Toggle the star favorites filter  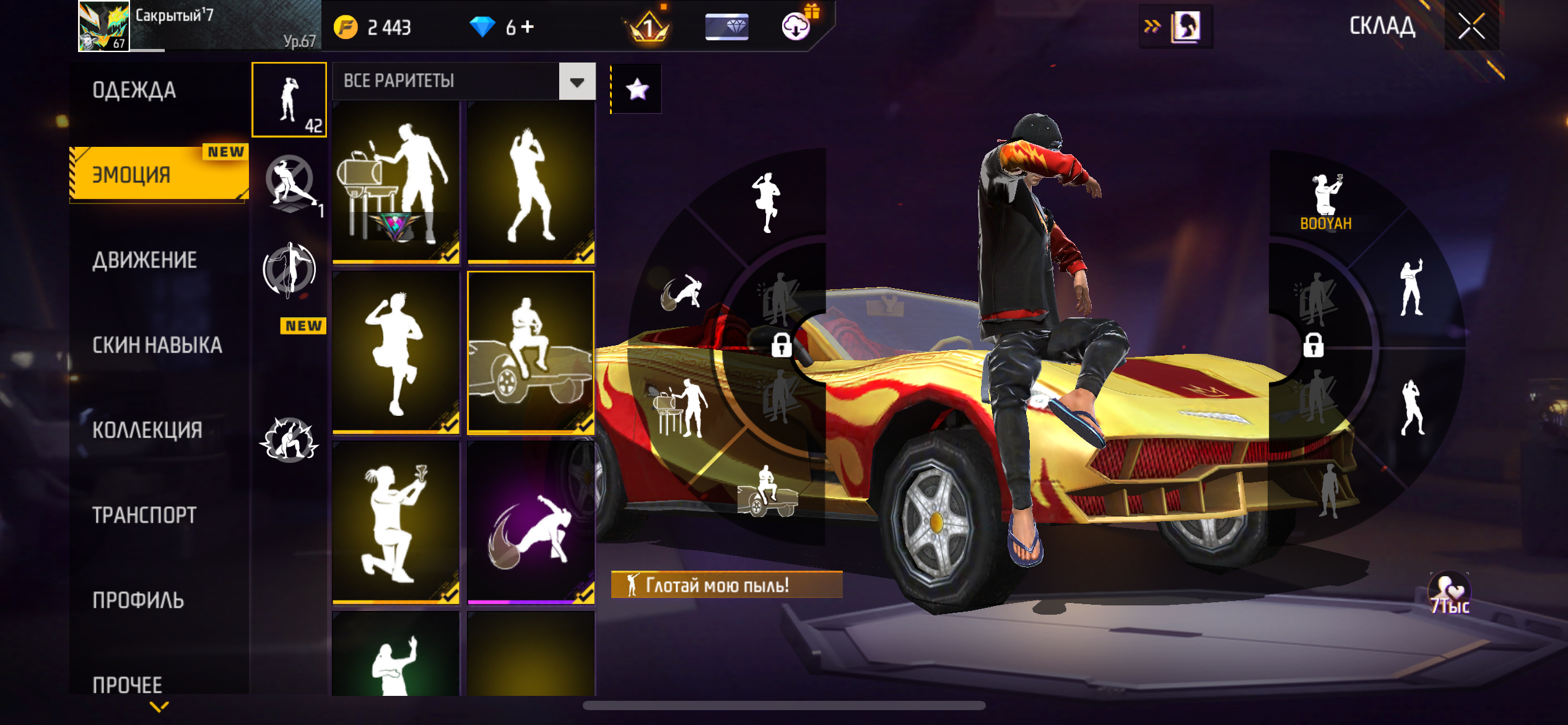click(637, 90)
